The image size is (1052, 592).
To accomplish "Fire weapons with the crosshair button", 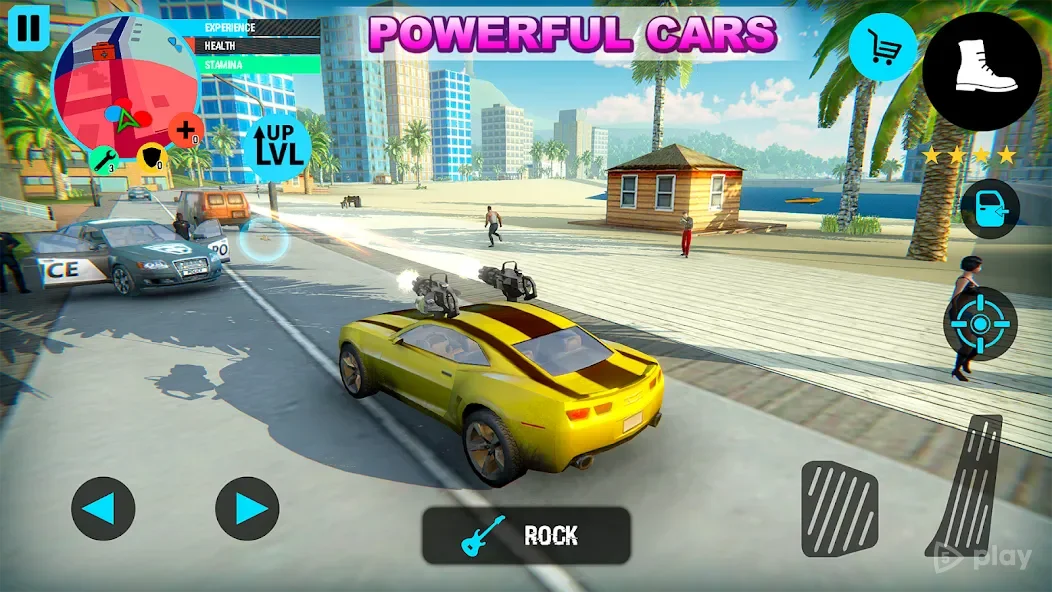I will click(980, 322).
